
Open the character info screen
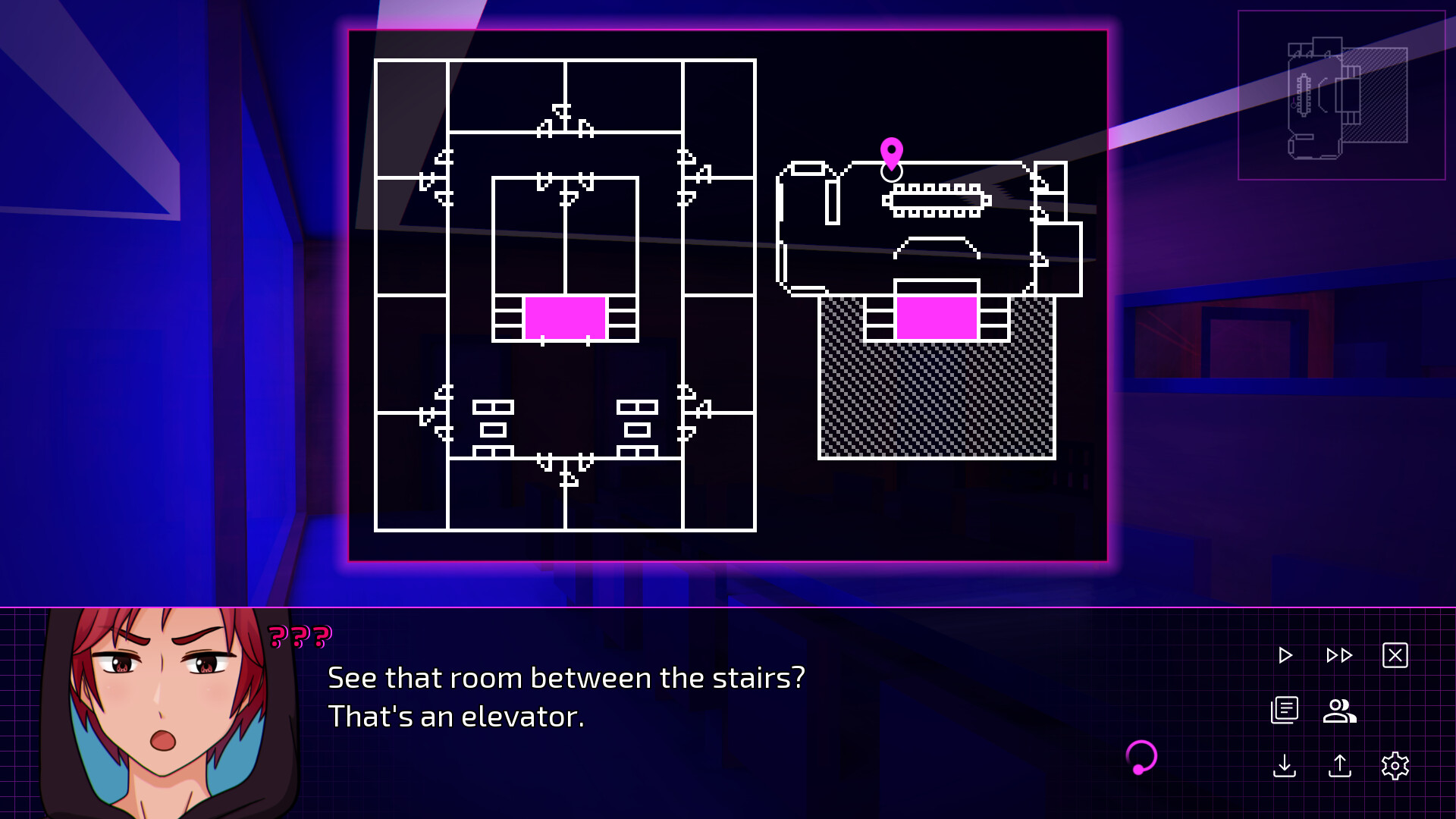point(1339,711)
